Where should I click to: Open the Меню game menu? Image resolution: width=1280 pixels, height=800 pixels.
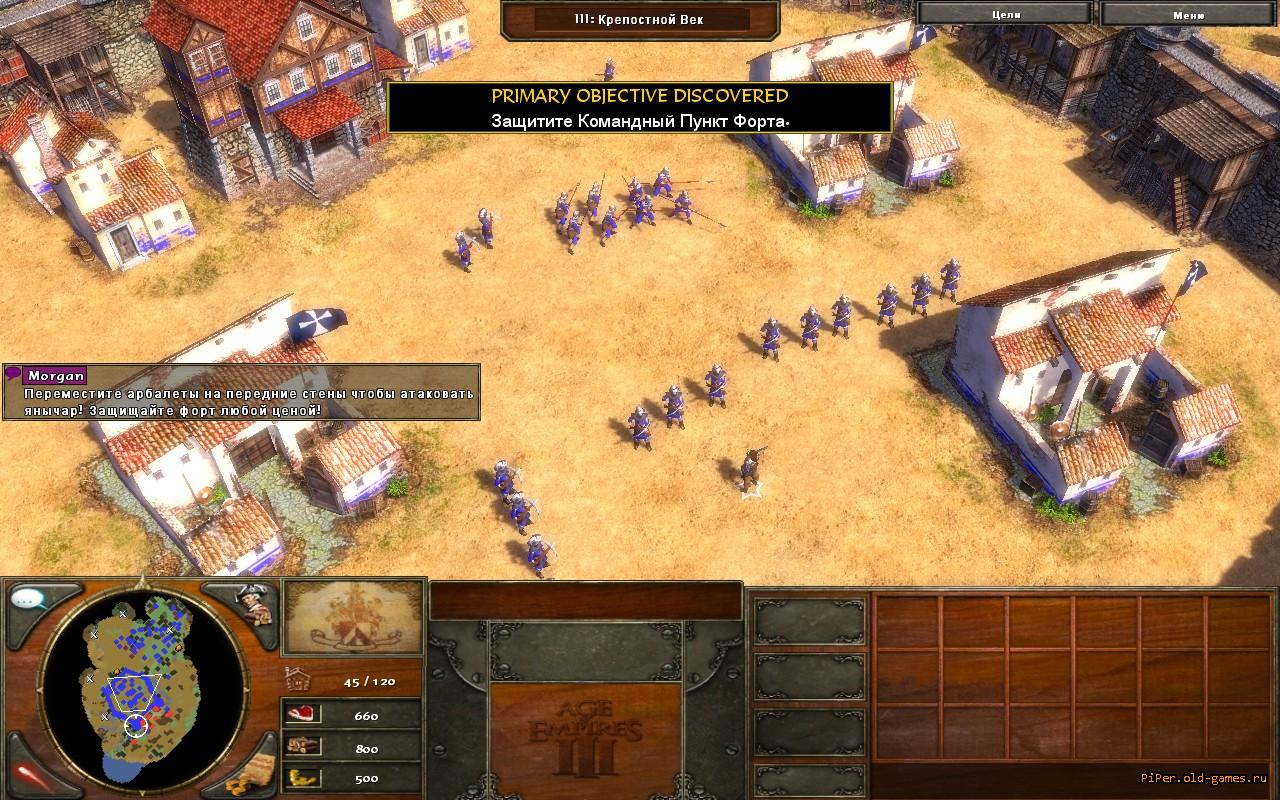(1188, 14)
